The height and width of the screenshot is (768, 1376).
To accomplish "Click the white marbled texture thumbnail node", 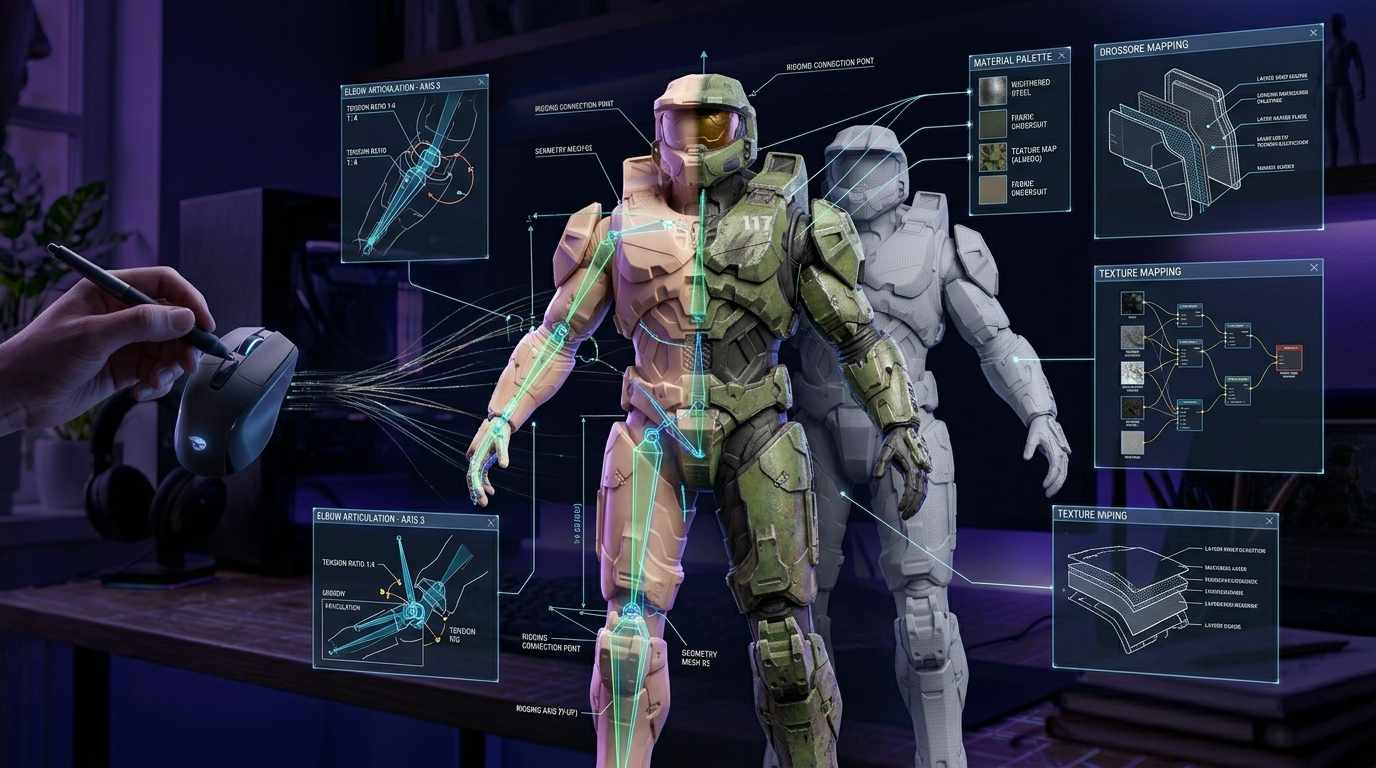I will click(x=1132, y=374).
